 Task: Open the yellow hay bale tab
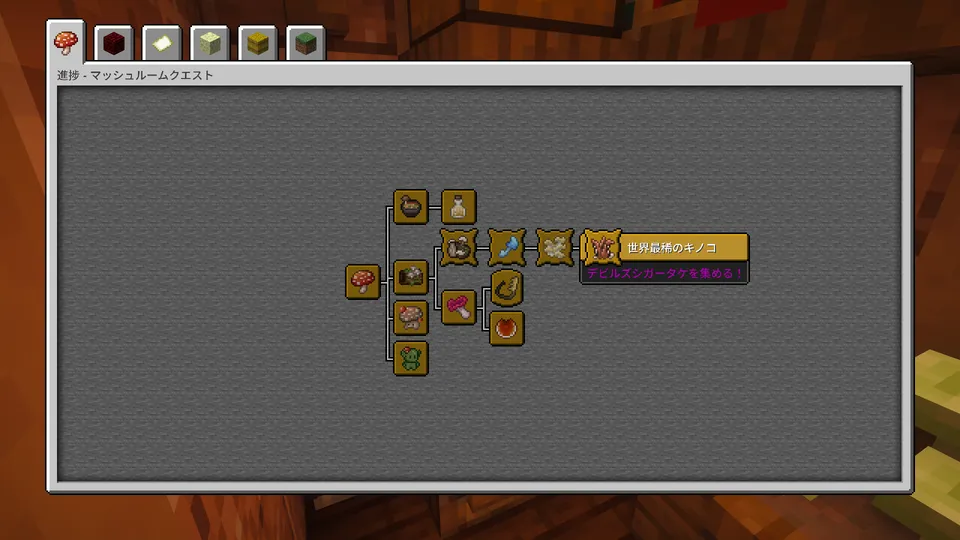point(257,45)
